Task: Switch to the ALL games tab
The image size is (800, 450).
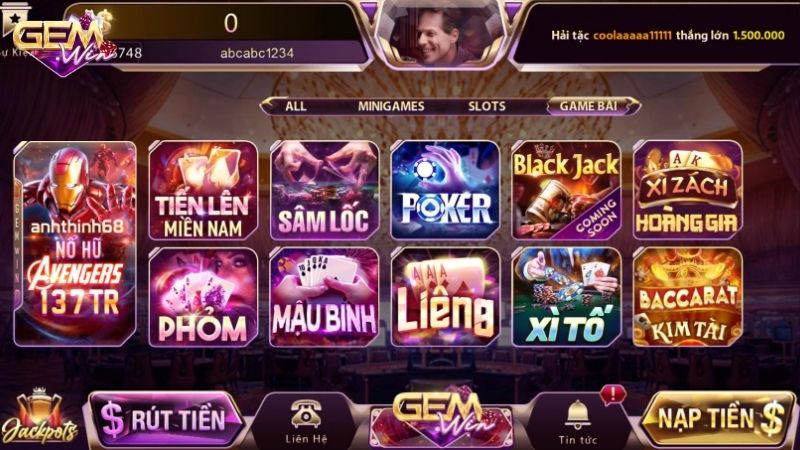Action: click(295, 106)
